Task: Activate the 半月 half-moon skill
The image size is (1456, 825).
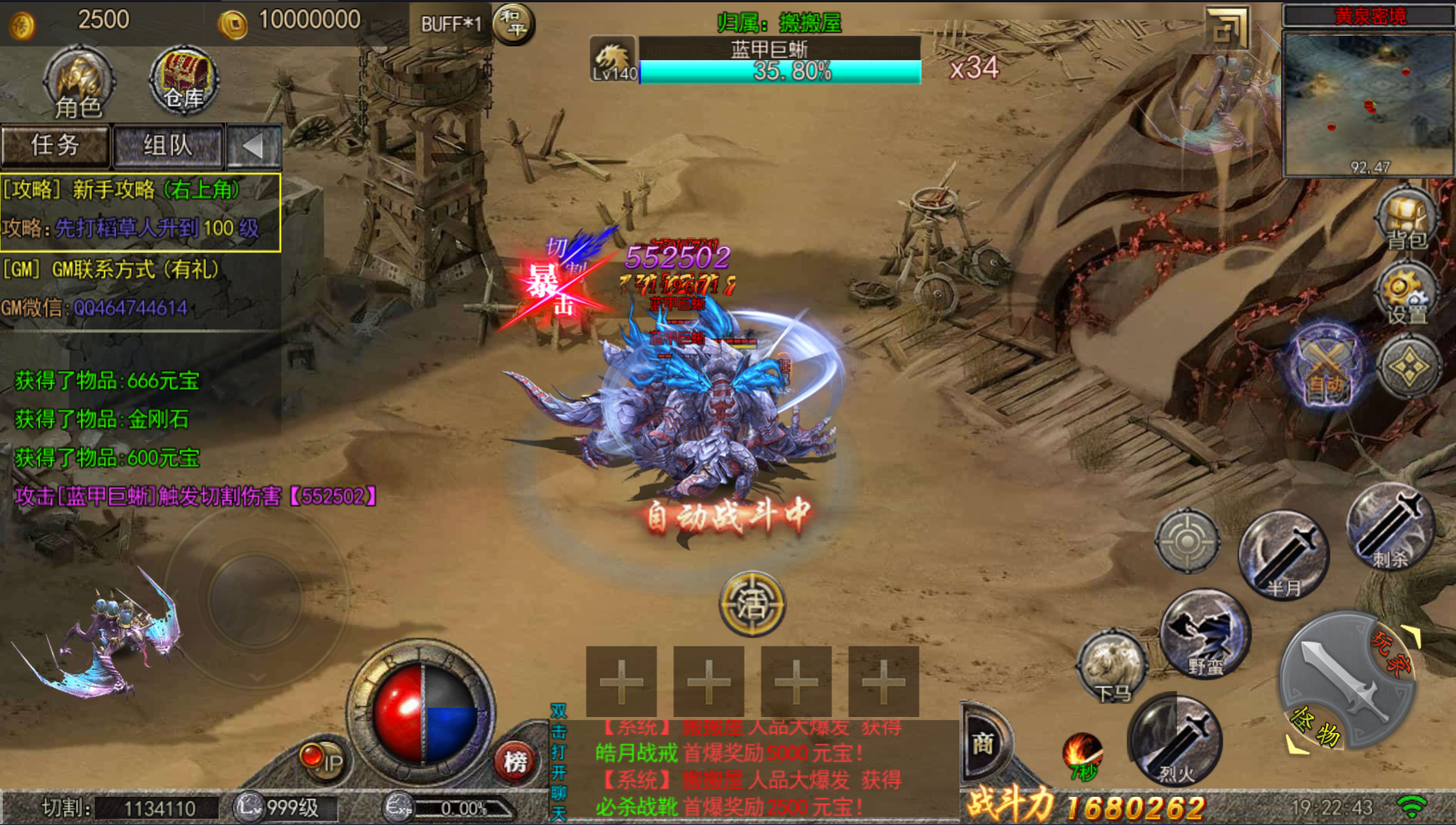Action: [x=1283, y=555]
